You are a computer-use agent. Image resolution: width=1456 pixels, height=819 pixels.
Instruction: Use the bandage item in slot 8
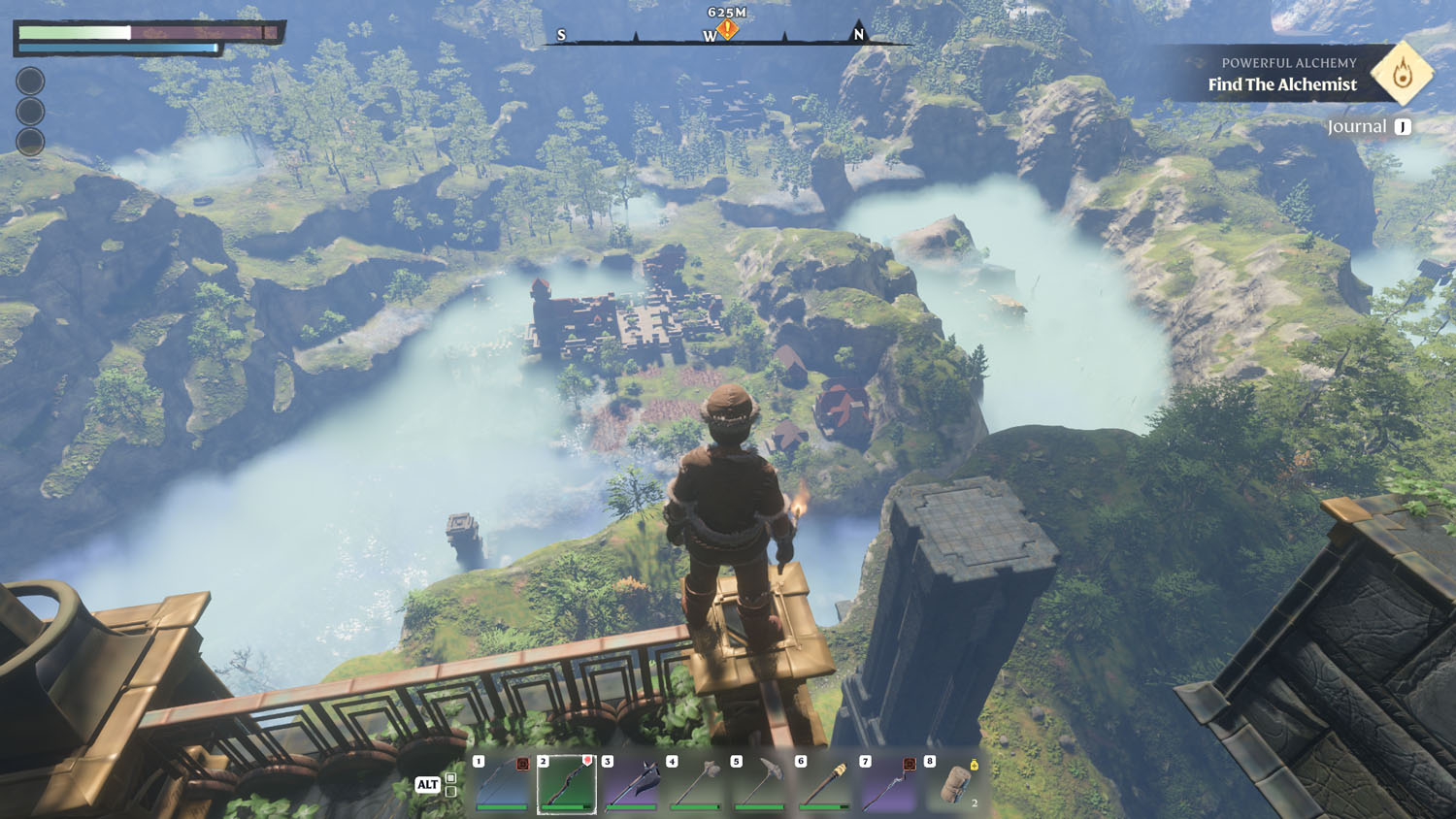click(x=954, y=784)
